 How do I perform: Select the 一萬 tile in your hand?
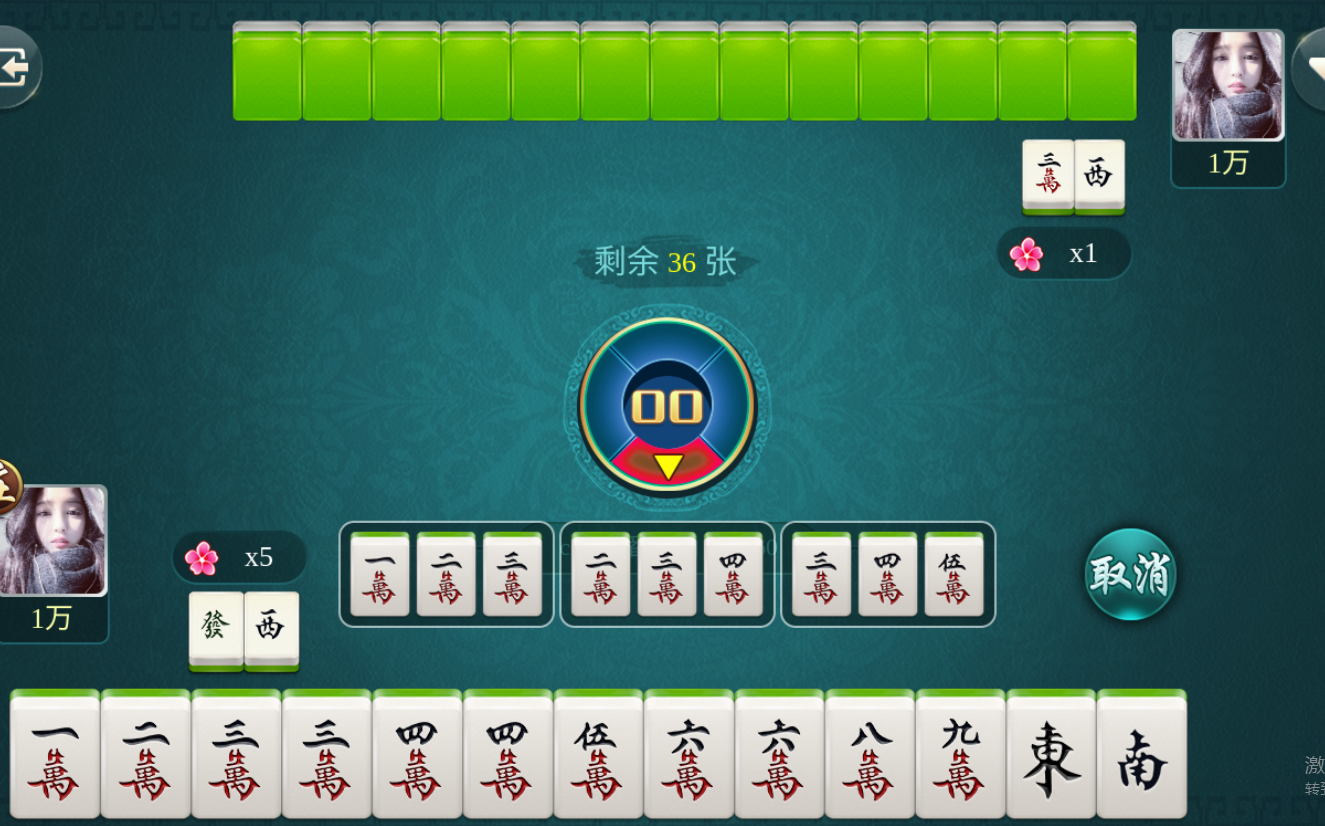point(52,757)
